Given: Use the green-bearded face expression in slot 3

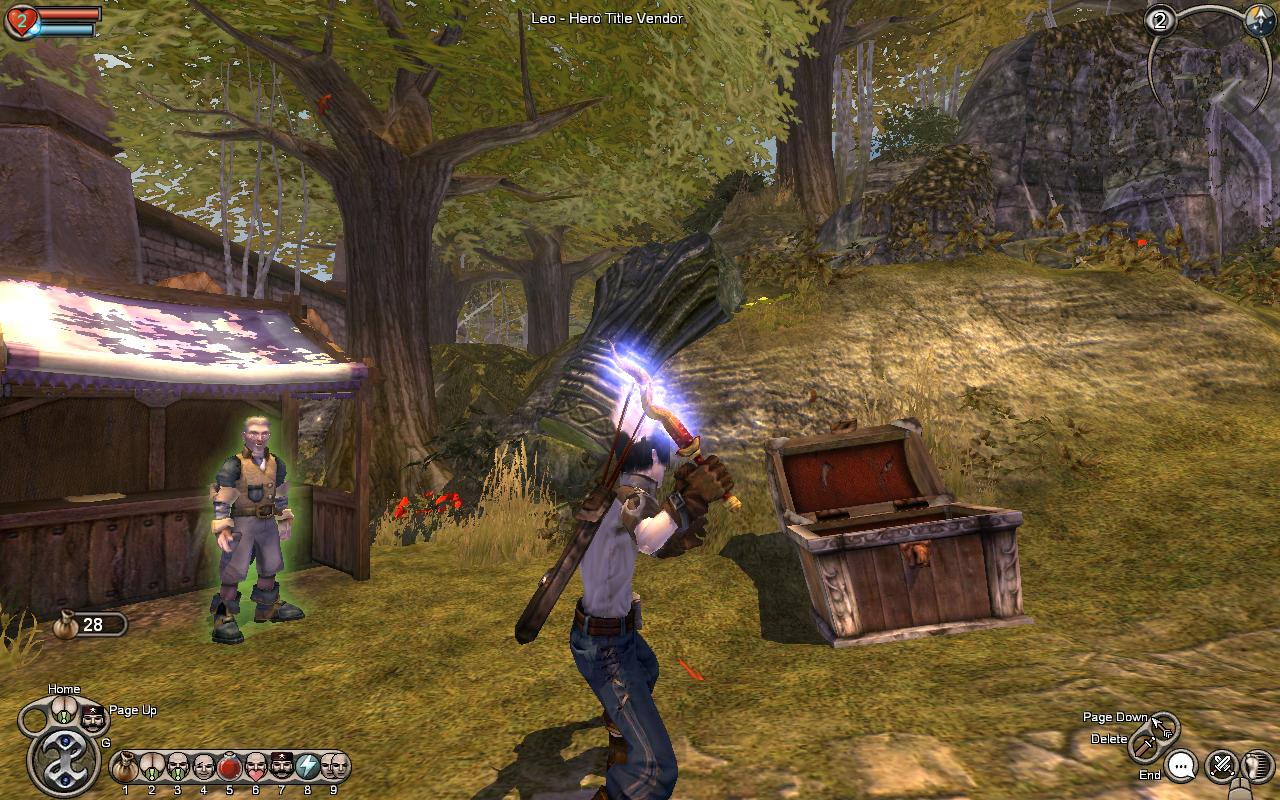Looking at the screenshot, I should coord(178,768).
